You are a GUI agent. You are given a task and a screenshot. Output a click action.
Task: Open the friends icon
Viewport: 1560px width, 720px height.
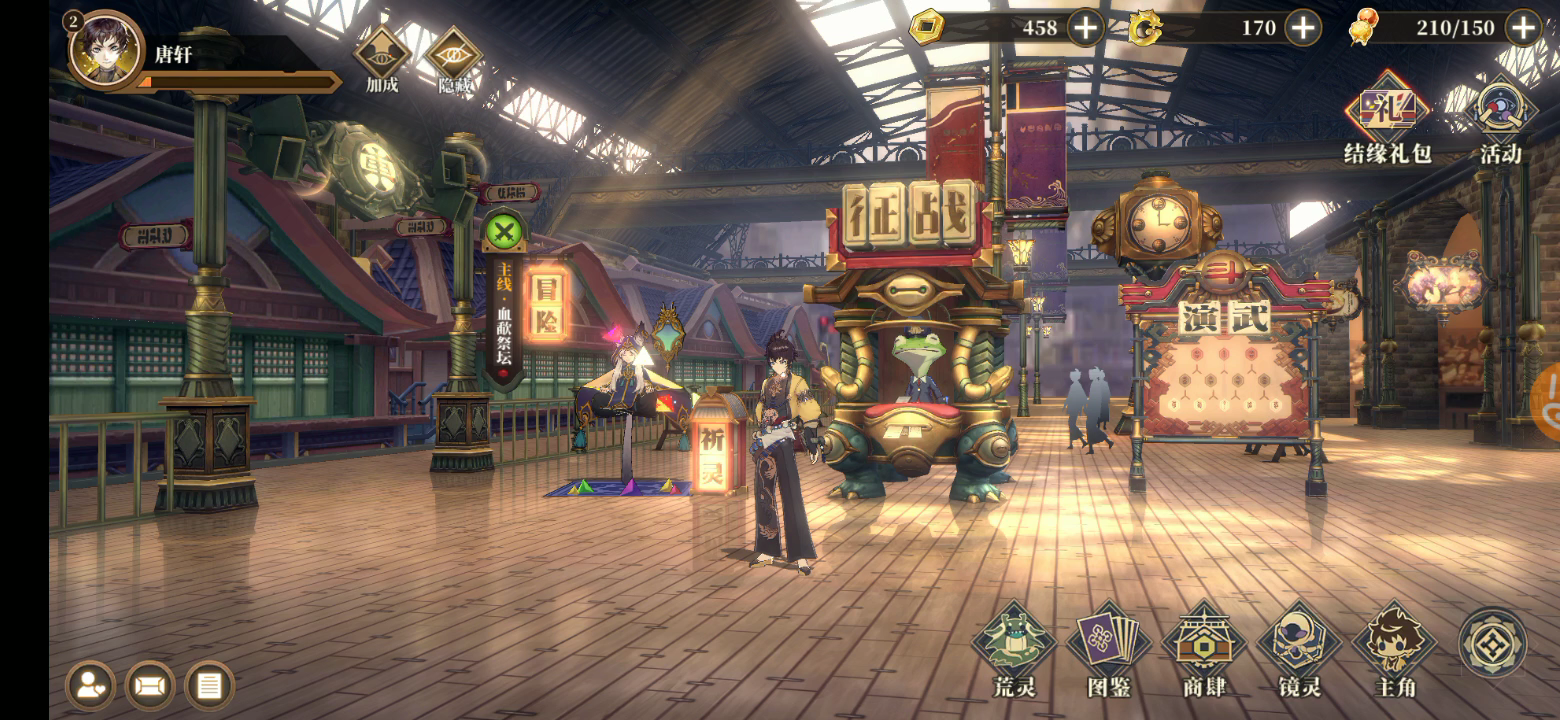pyautogui.click(x=90, y=686)
